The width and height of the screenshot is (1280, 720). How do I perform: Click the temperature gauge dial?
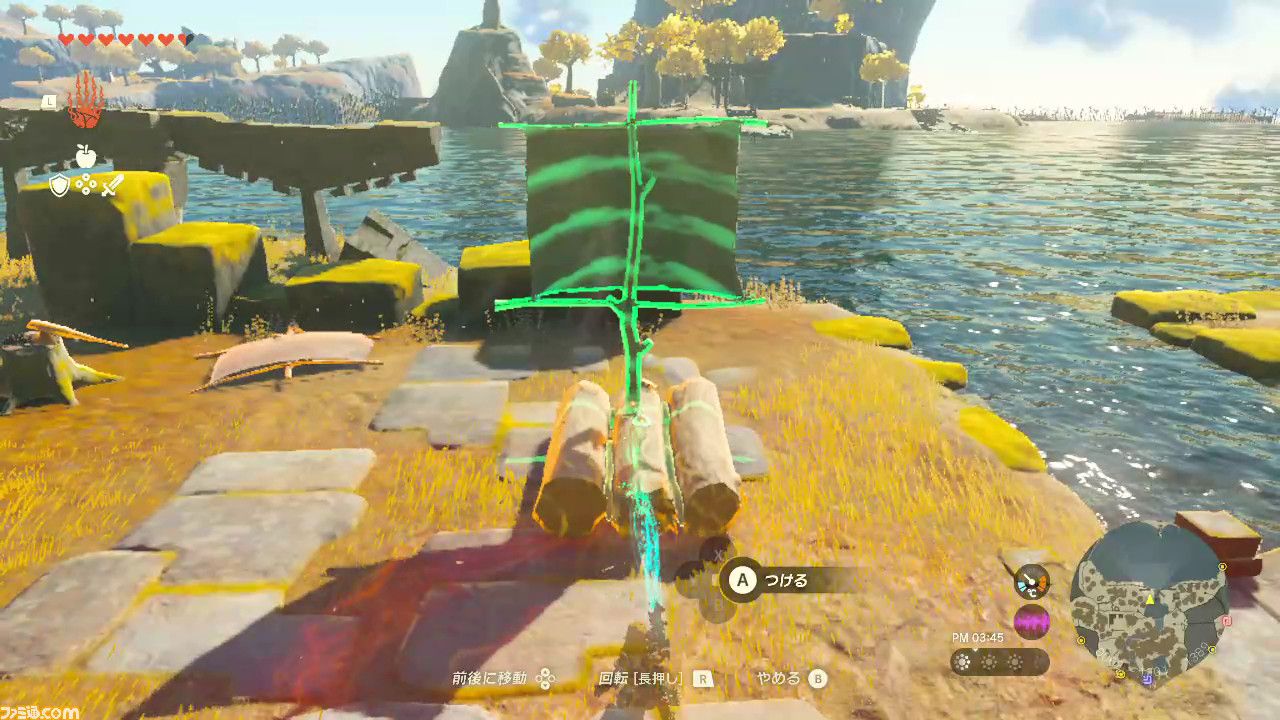point(1032,582)
